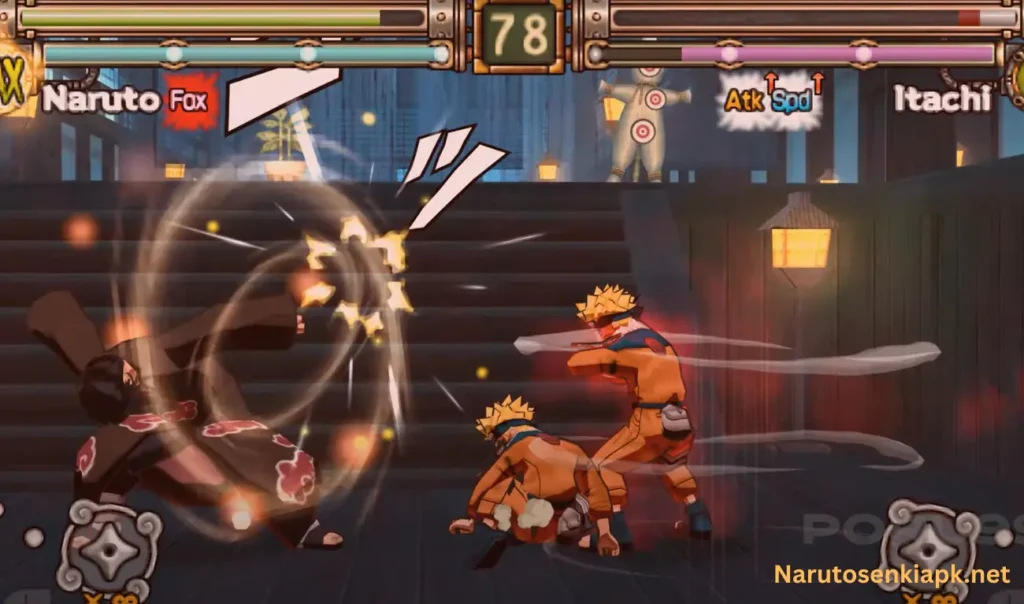Click the red Fox status badge
The height and width of the screenshot is (604, 1024).
tap(190, 101)
